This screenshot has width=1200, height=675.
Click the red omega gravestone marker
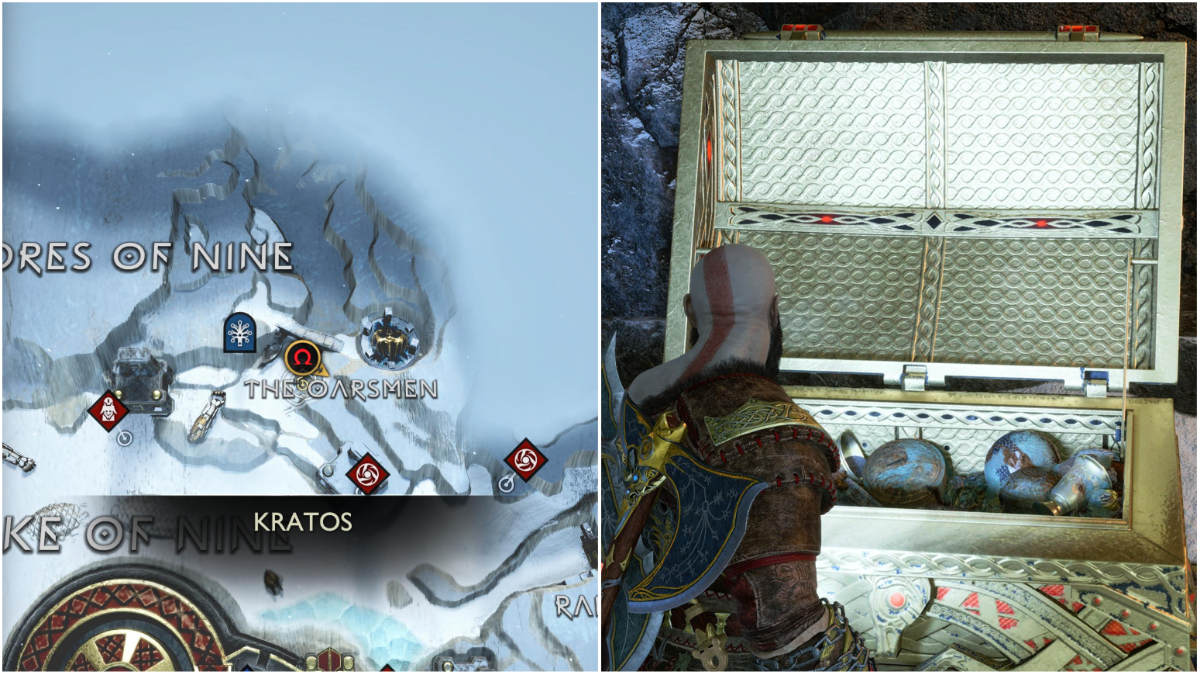click(x=302, y=356)
